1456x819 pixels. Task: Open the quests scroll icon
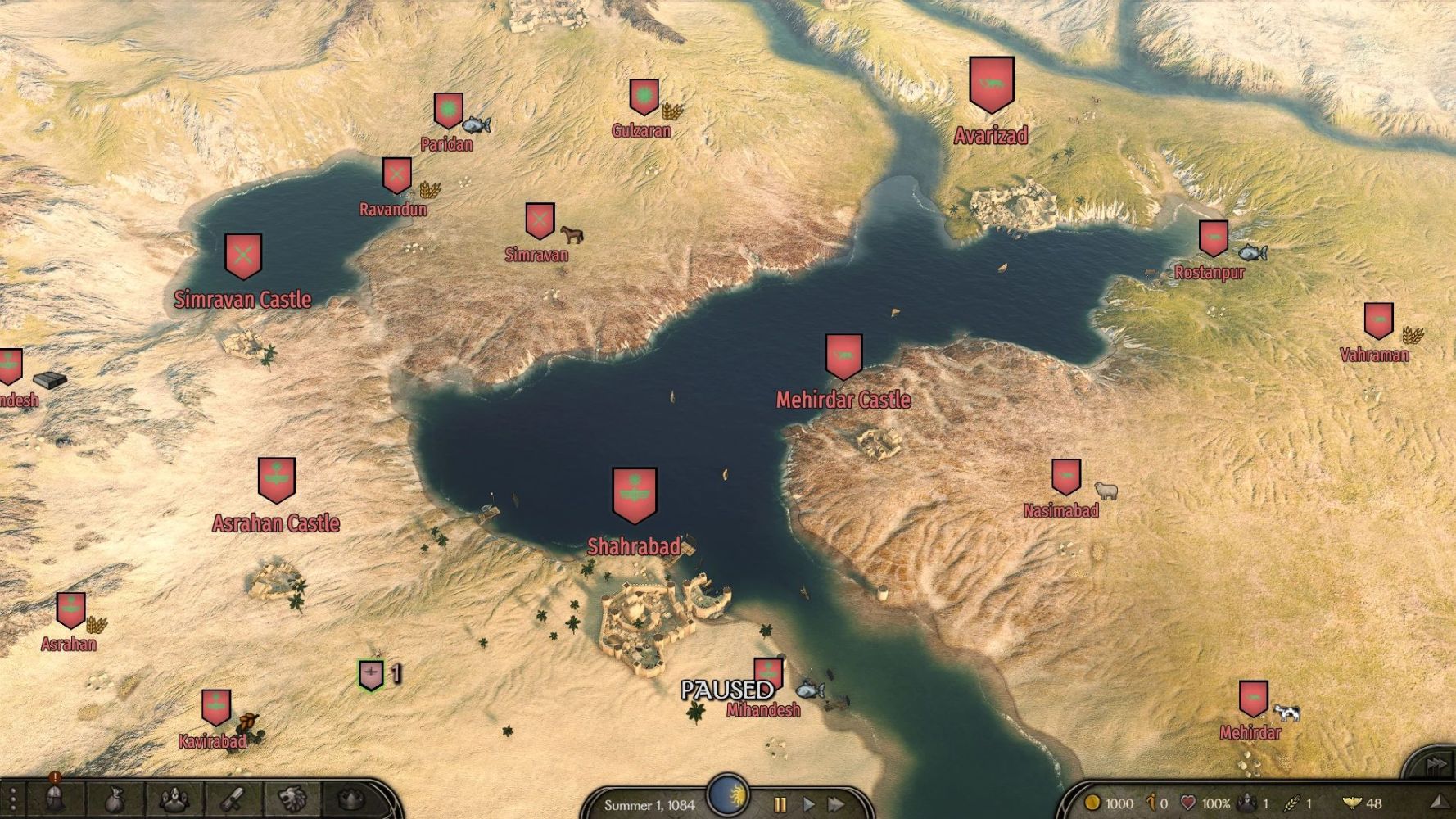[x=233, y=799]
